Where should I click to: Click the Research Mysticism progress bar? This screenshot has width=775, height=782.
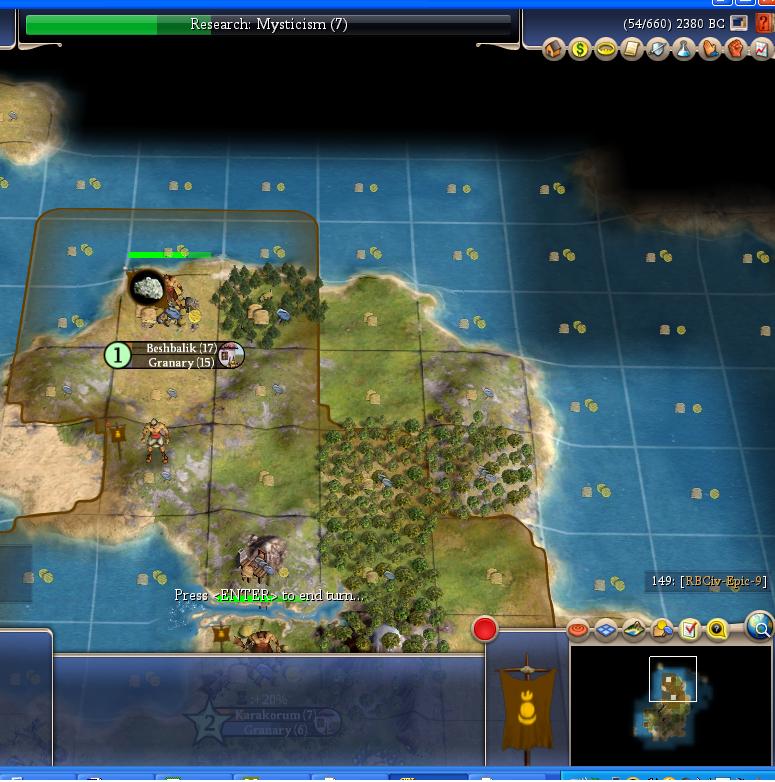[268, 24]
